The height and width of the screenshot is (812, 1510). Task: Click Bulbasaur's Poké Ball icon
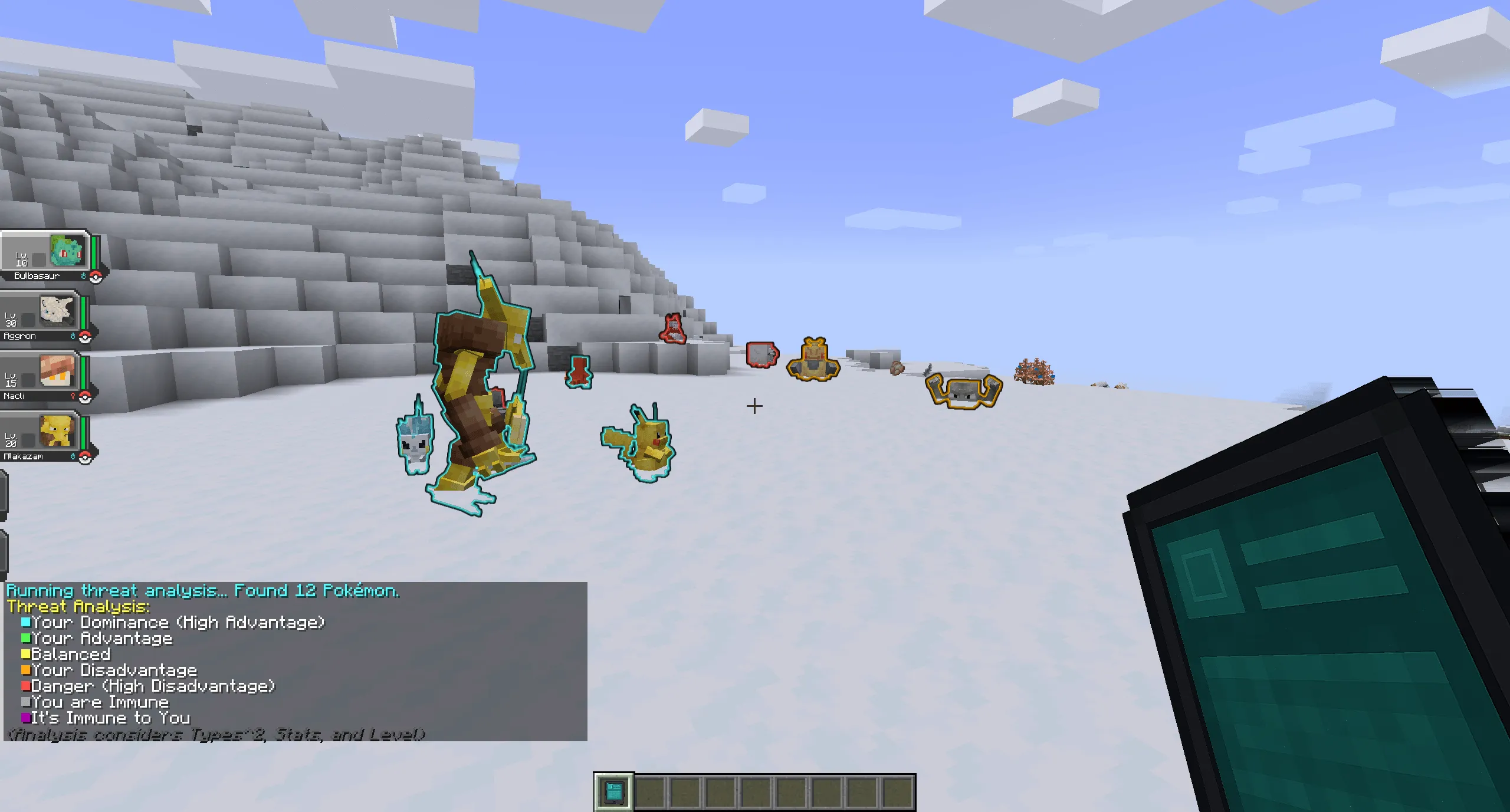click(x=96, y=277)
